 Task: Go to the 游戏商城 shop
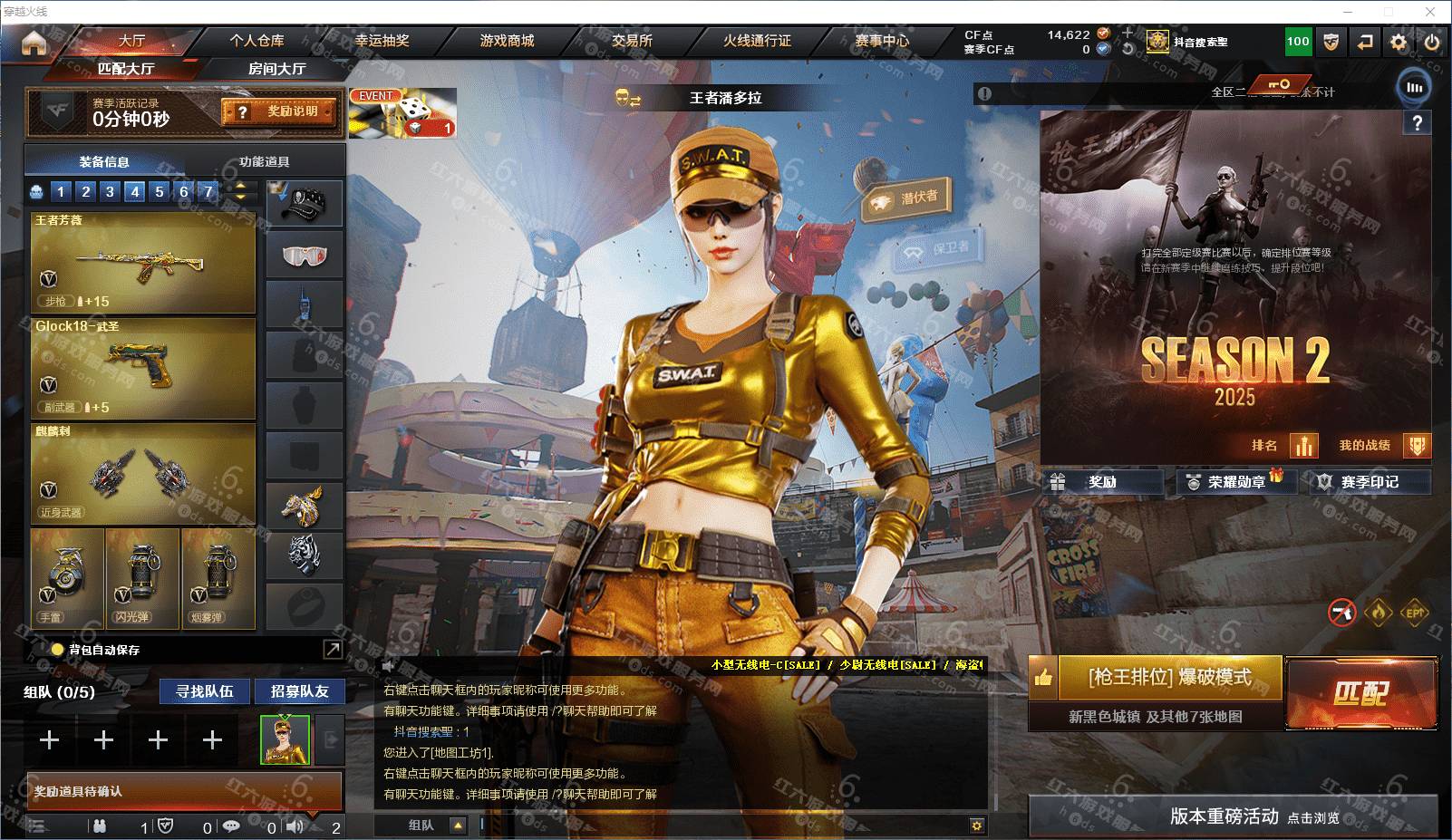[x=507, y=41]
